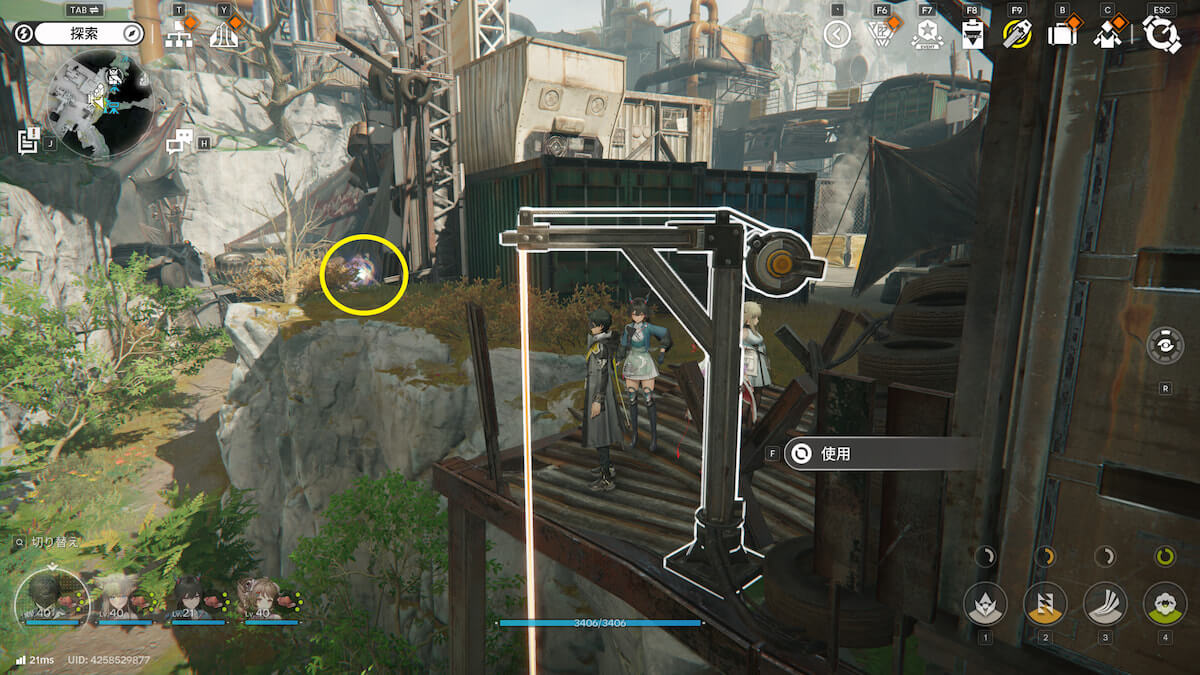Open the EVENT star badge icon
This screenshot has height=675, width=1200.
(x=927, y=35)
